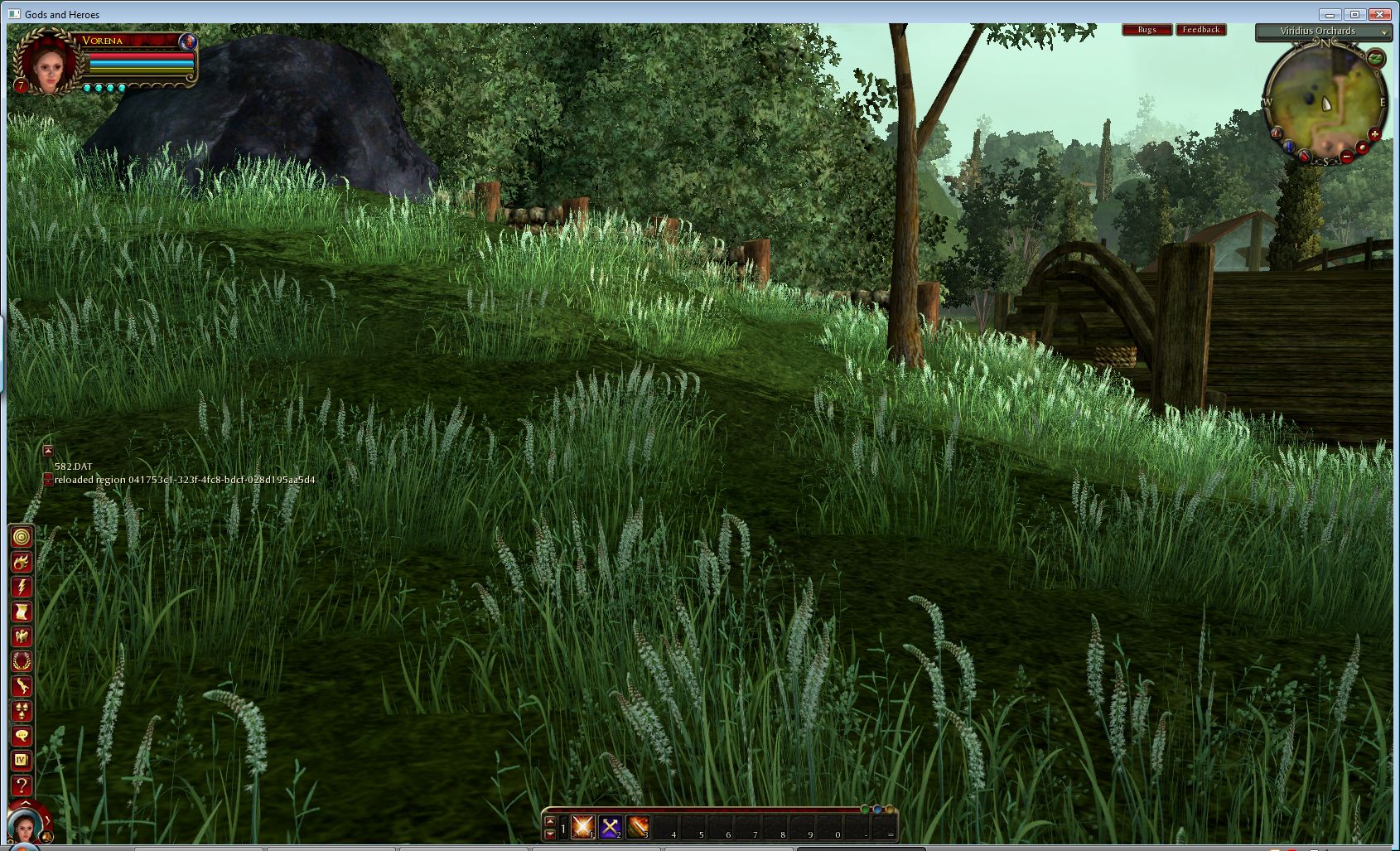Screen dimensions: 1400x851
Task: Select the lightning bolt sidebar icon
Action: pos(22,587)
